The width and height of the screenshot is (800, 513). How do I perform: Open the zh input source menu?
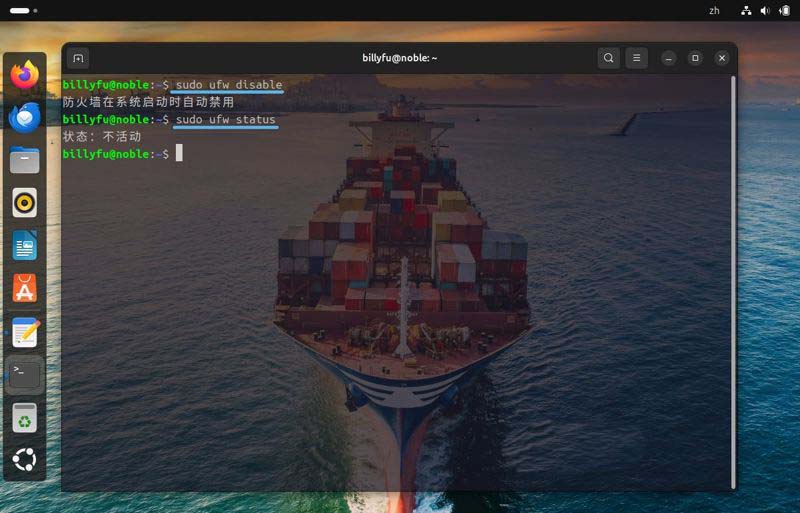(714, 10)
